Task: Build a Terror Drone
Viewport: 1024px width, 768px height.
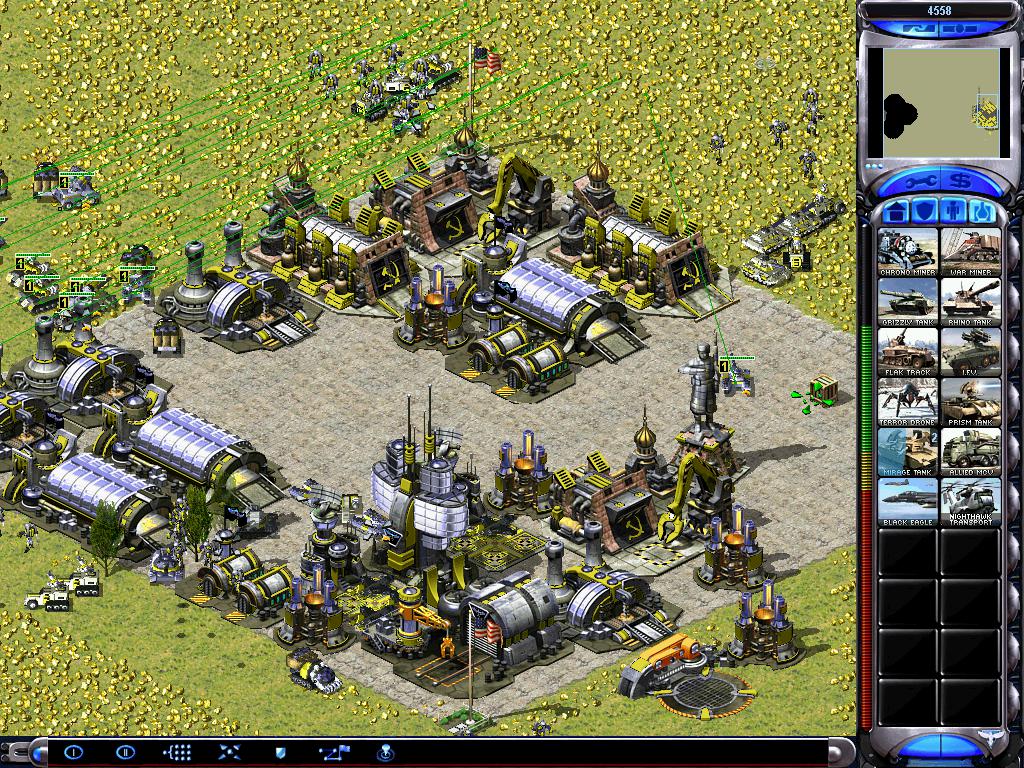Action: pyautogui.click(x=908, y=401)
